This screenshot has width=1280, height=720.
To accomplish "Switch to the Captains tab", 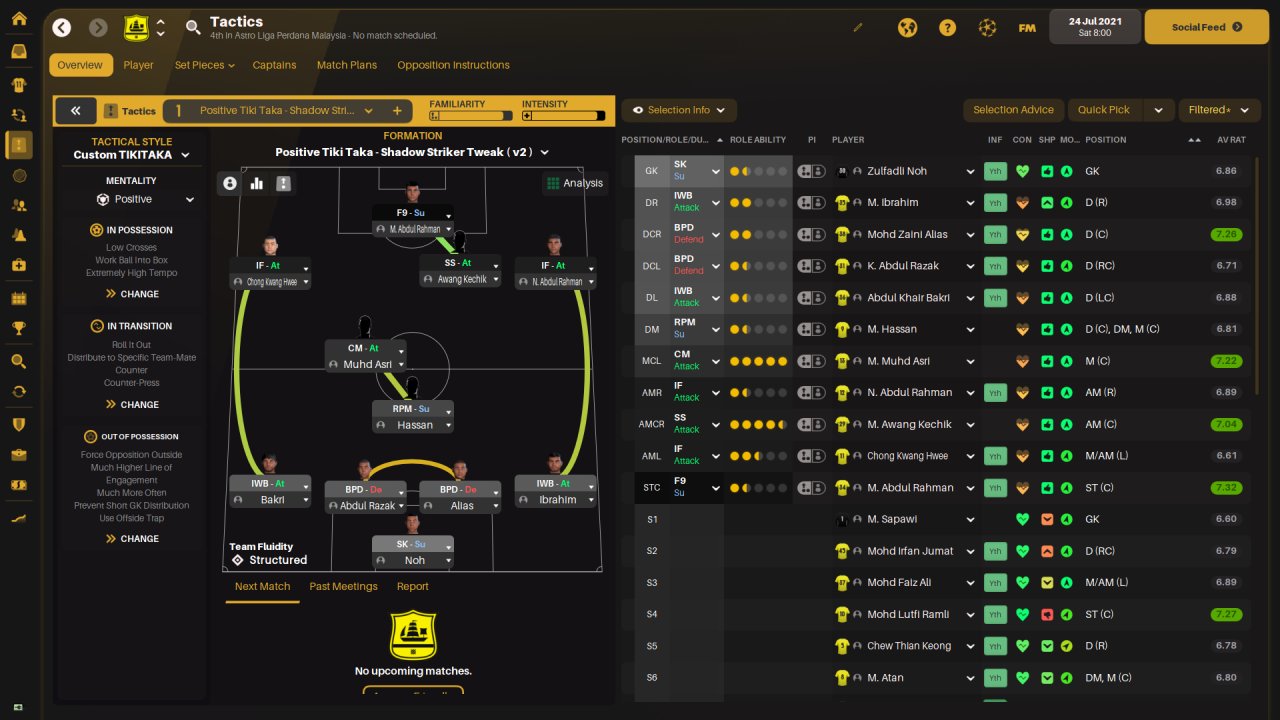I will [x=274, y=65].
